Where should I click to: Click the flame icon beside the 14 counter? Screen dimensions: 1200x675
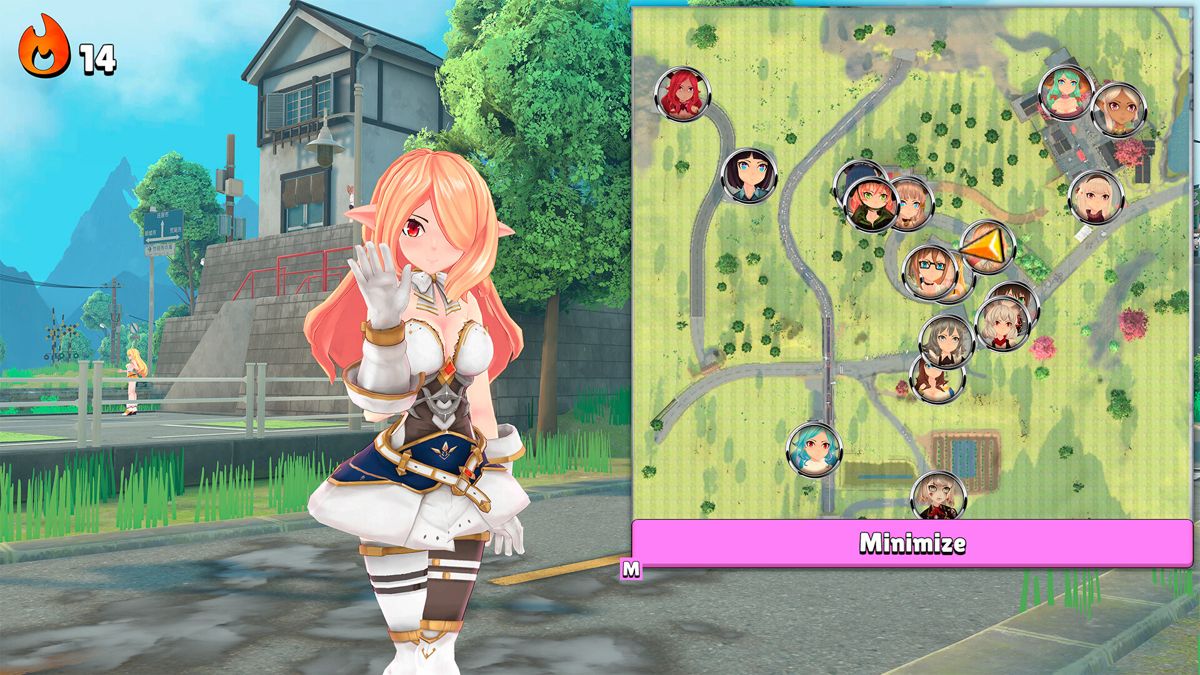(44, 47)
